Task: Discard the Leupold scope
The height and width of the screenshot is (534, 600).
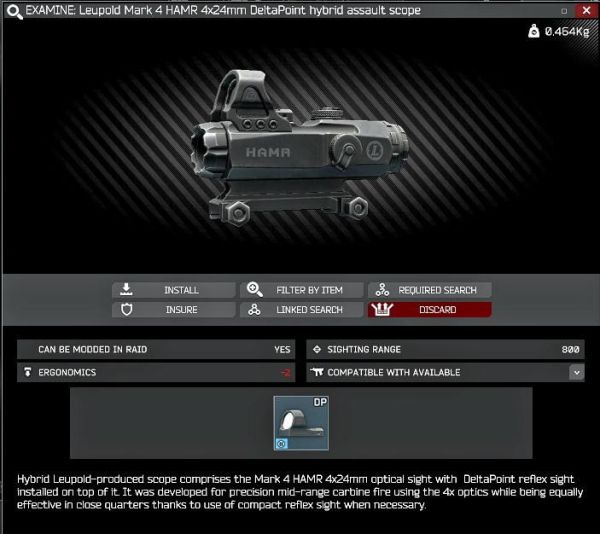Action: (430, 310)
